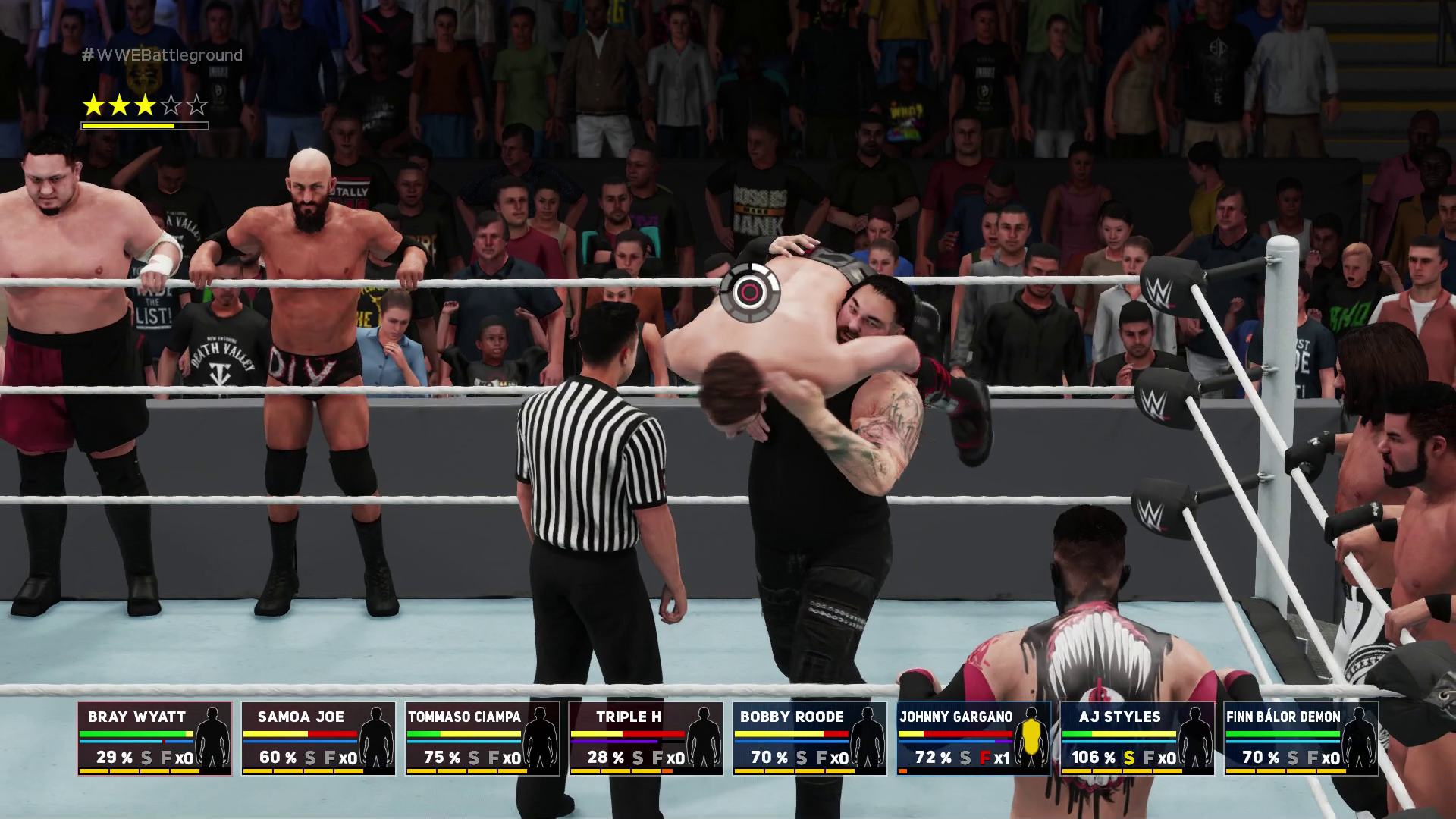Pick the Johnny Gargano status panel
This screenshot has height=819, width=1456.
pyautogui.click(x=974, y=738)
